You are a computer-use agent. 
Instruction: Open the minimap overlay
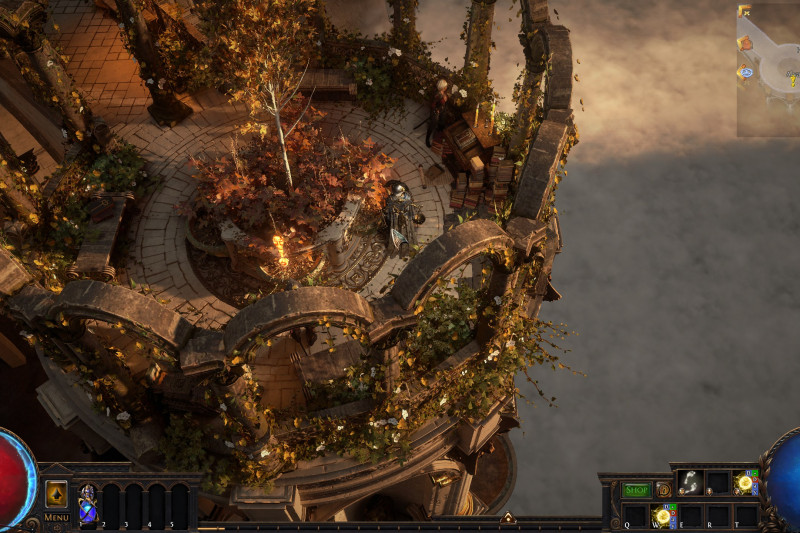tap(772, 70)
